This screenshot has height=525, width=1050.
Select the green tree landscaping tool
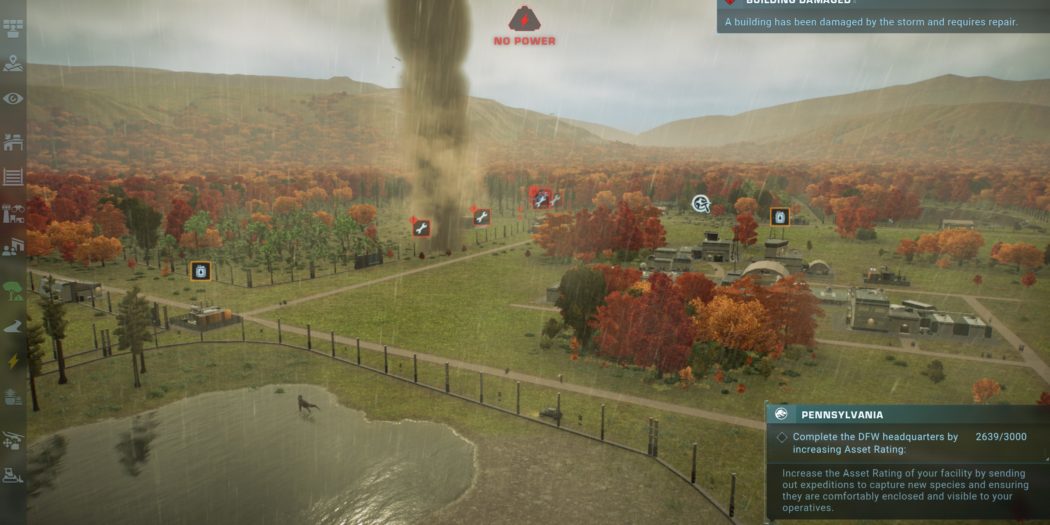point(13,291)
